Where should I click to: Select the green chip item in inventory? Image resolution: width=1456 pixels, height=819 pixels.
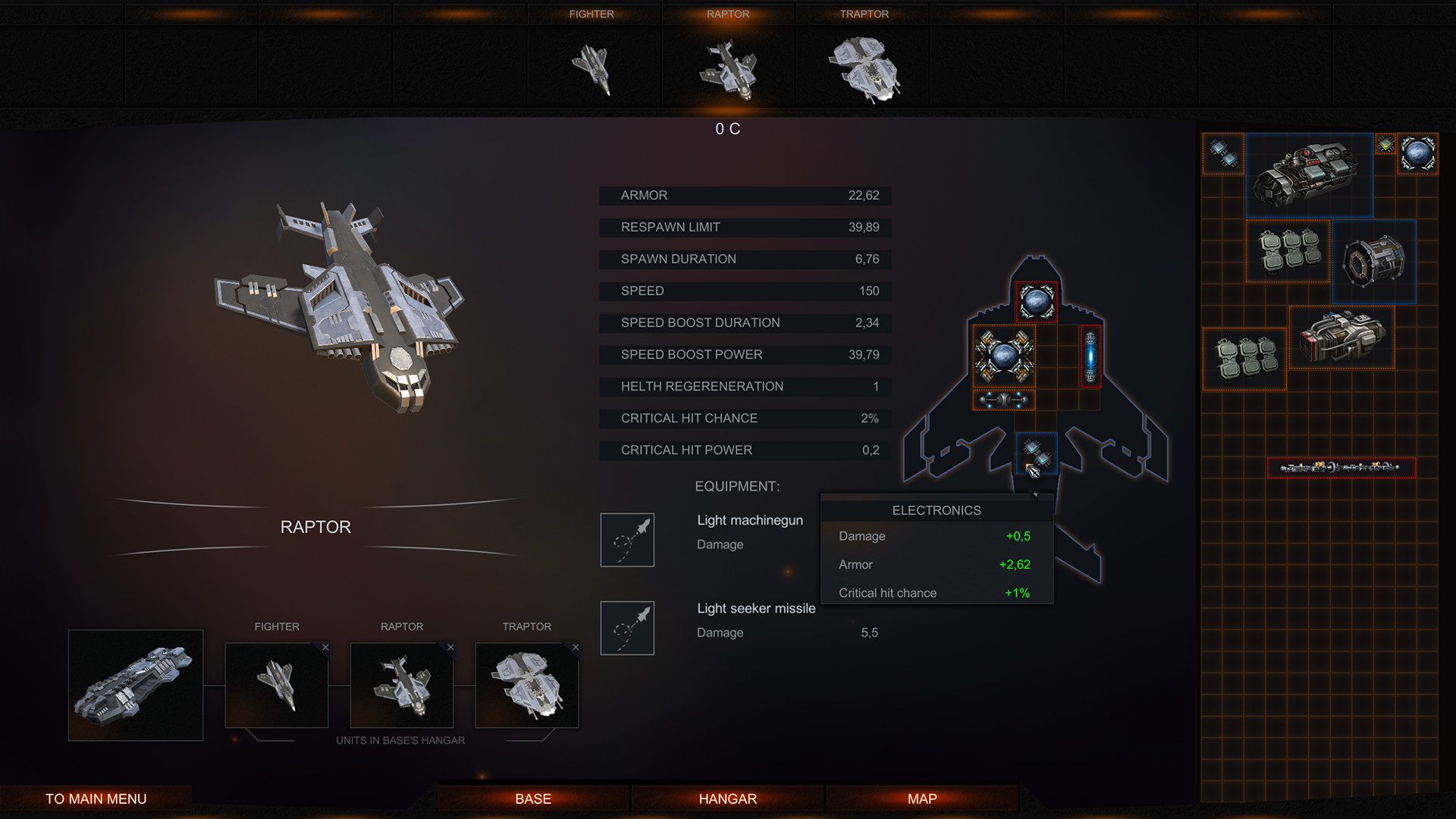pyautogui.click(x=1385, y=144)
